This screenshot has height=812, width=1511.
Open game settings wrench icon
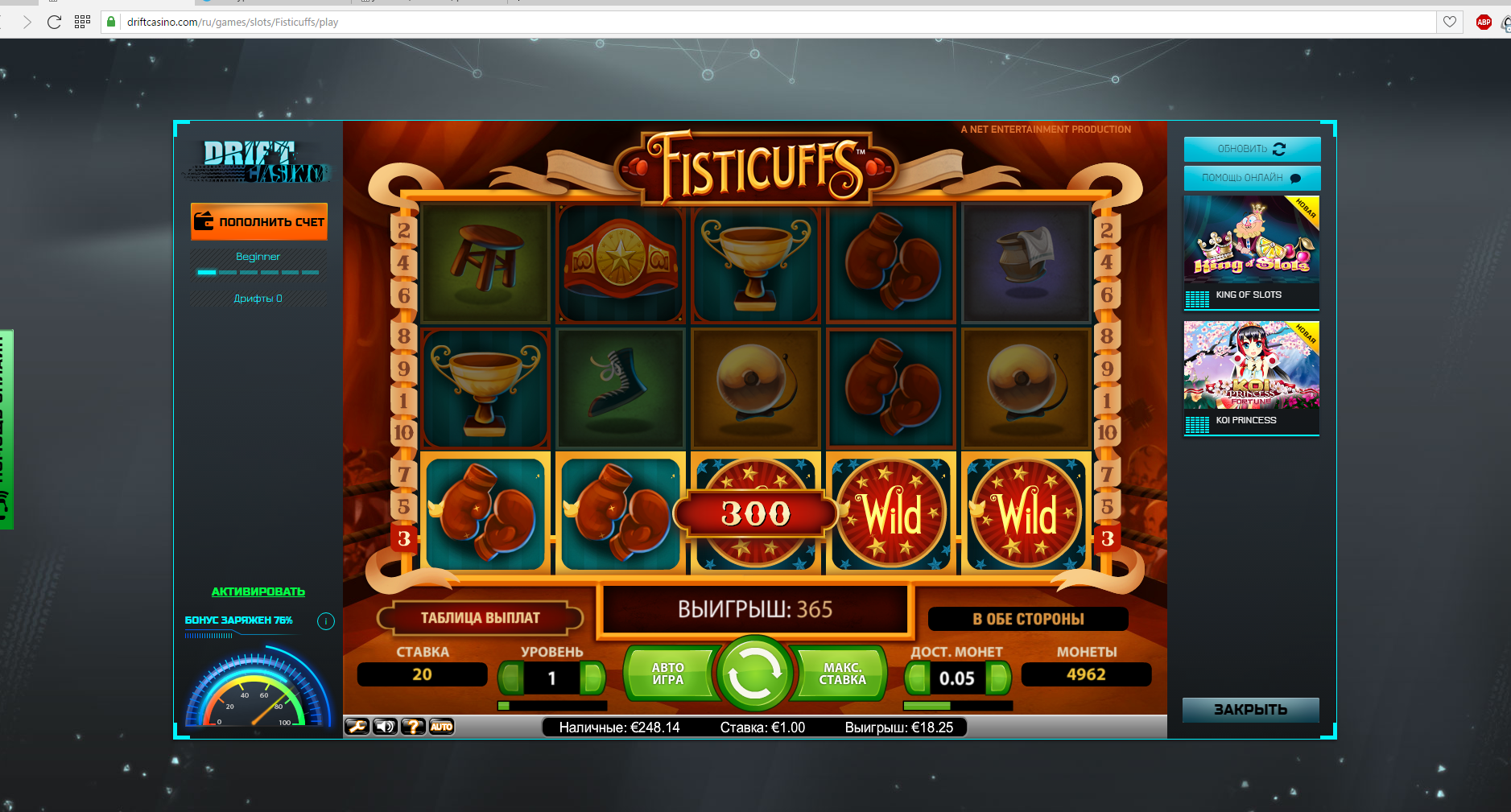pos(357,727)
